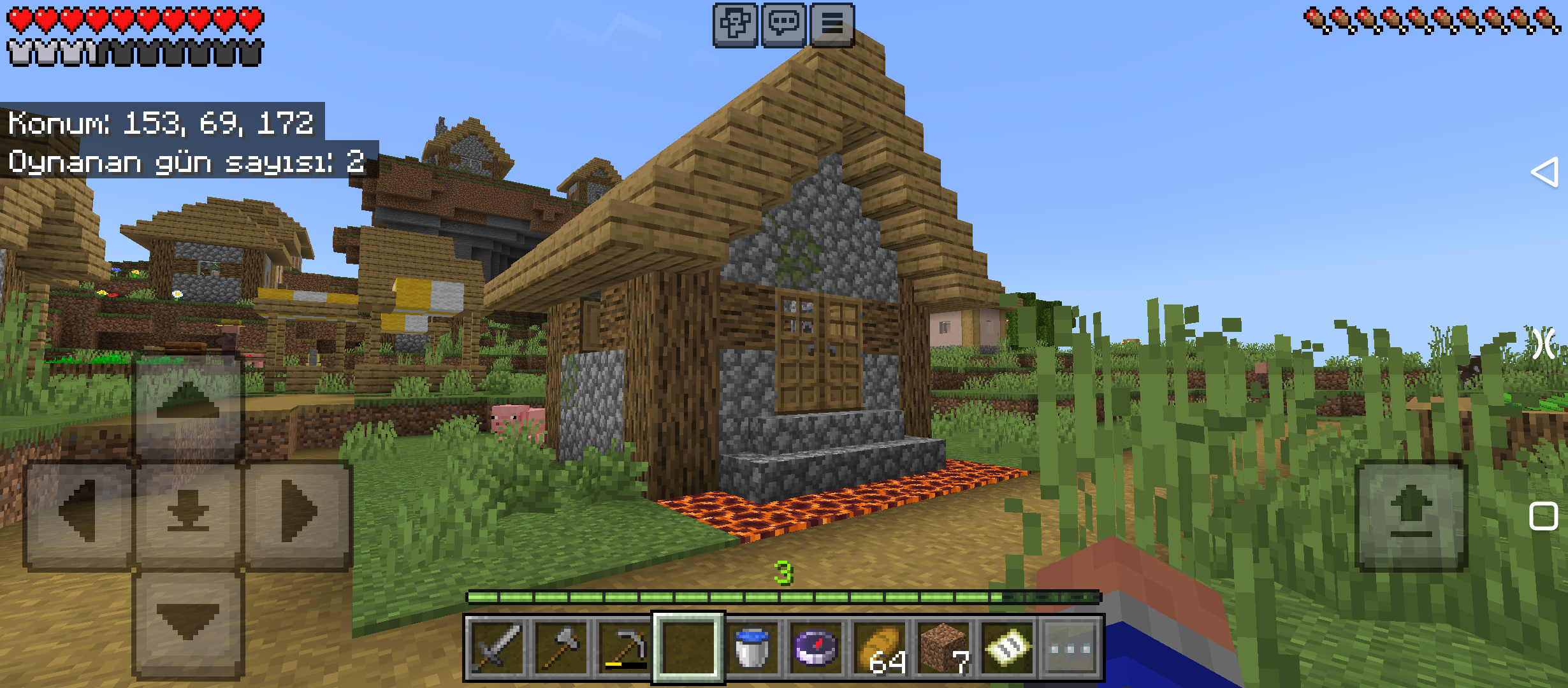Select the compass hotbar slot
This screenshot has width=1568, height=688.
click(x=816, y=648)
